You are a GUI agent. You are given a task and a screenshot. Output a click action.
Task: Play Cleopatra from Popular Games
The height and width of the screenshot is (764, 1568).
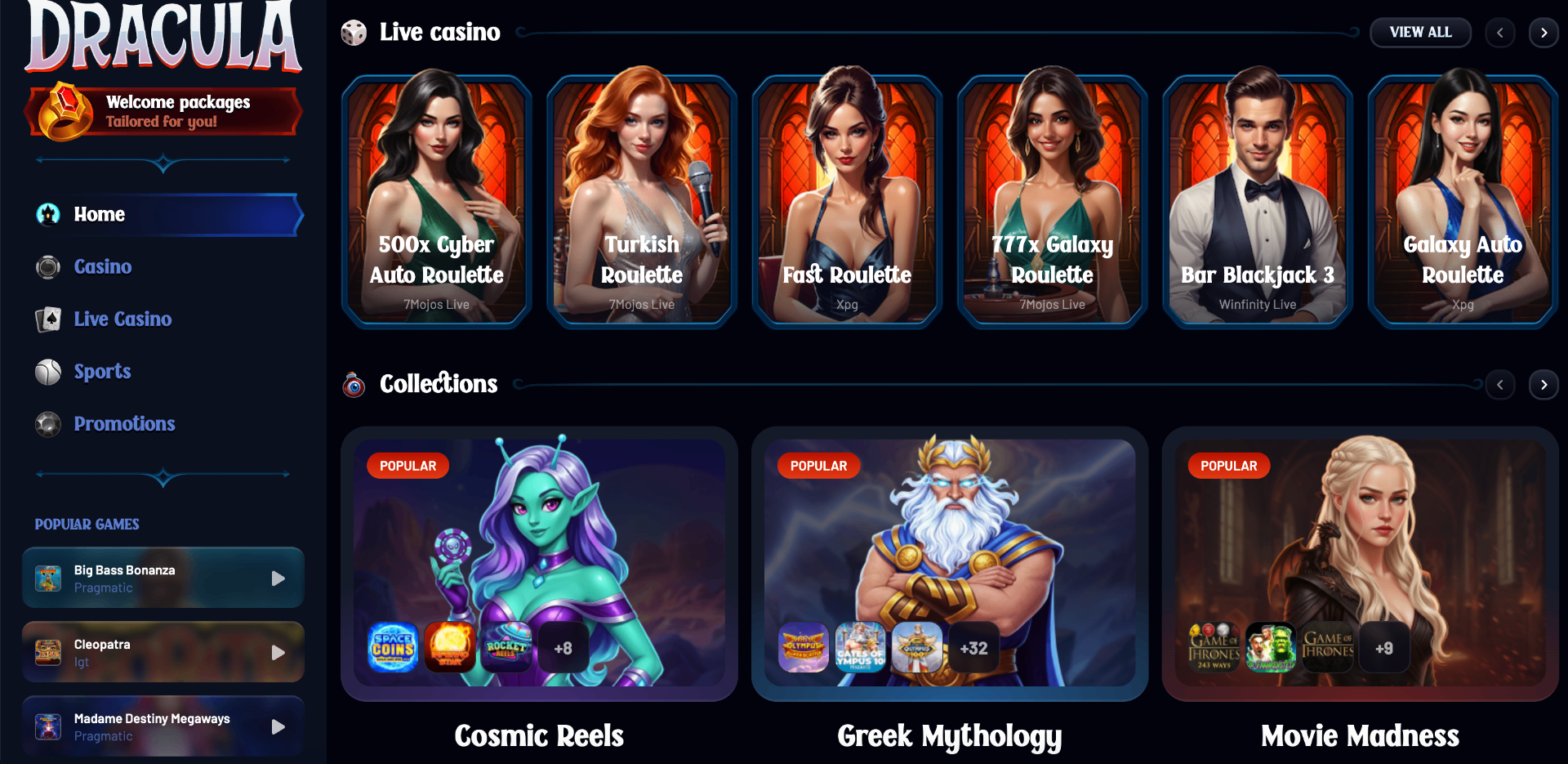pos(278,652)
